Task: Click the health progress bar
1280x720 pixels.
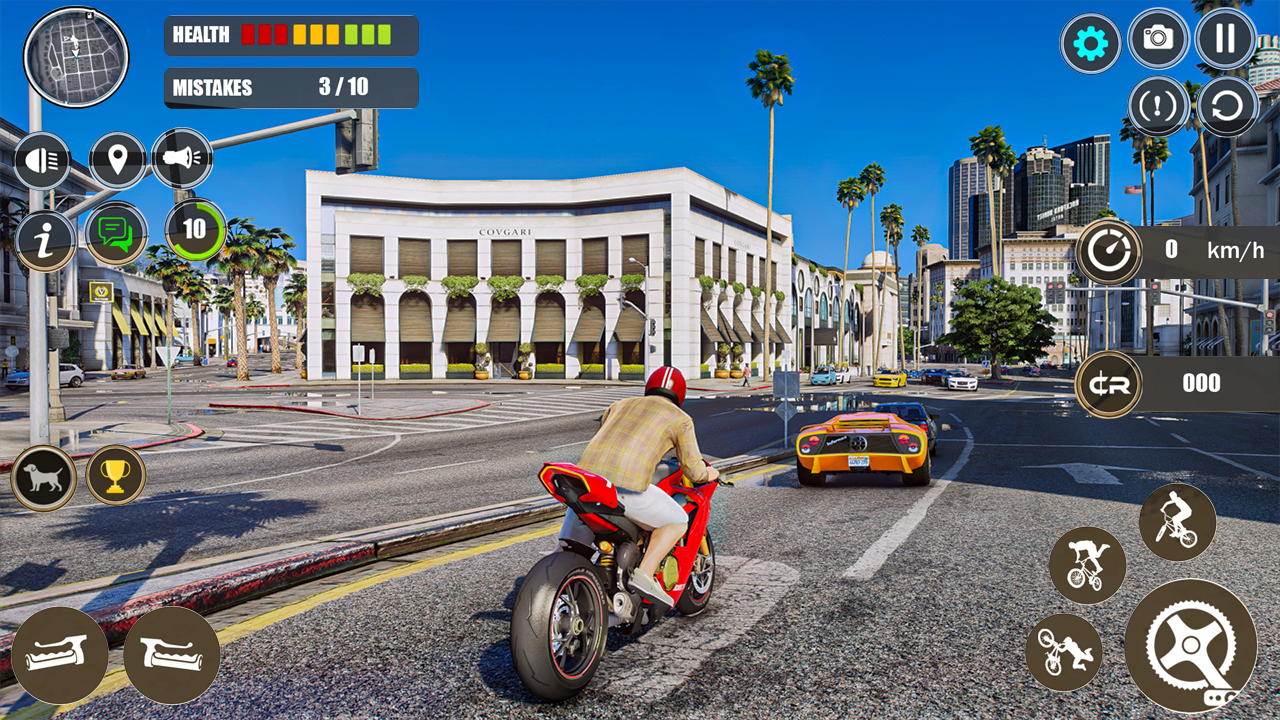Action: tap(320, 35)
